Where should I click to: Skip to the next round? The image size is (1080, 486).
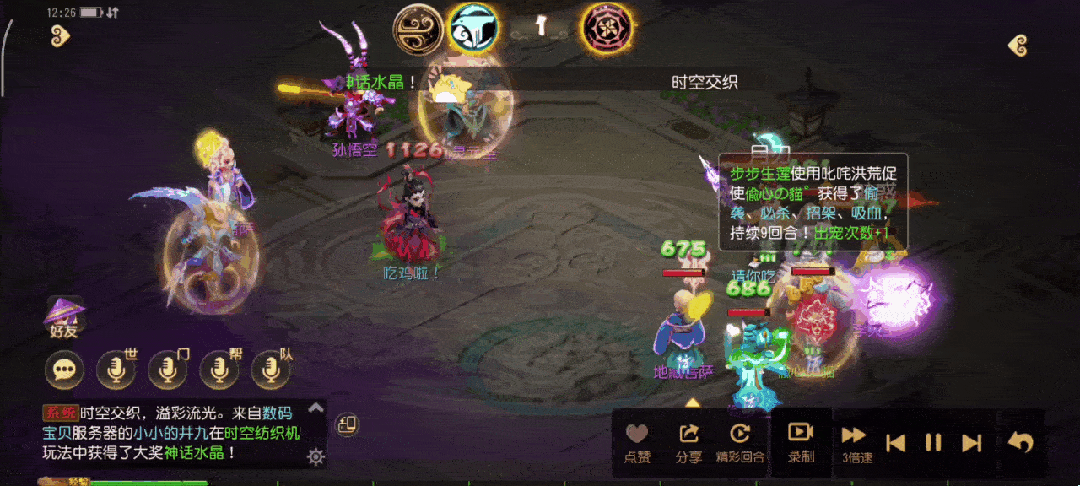click(x=970, y=442)
